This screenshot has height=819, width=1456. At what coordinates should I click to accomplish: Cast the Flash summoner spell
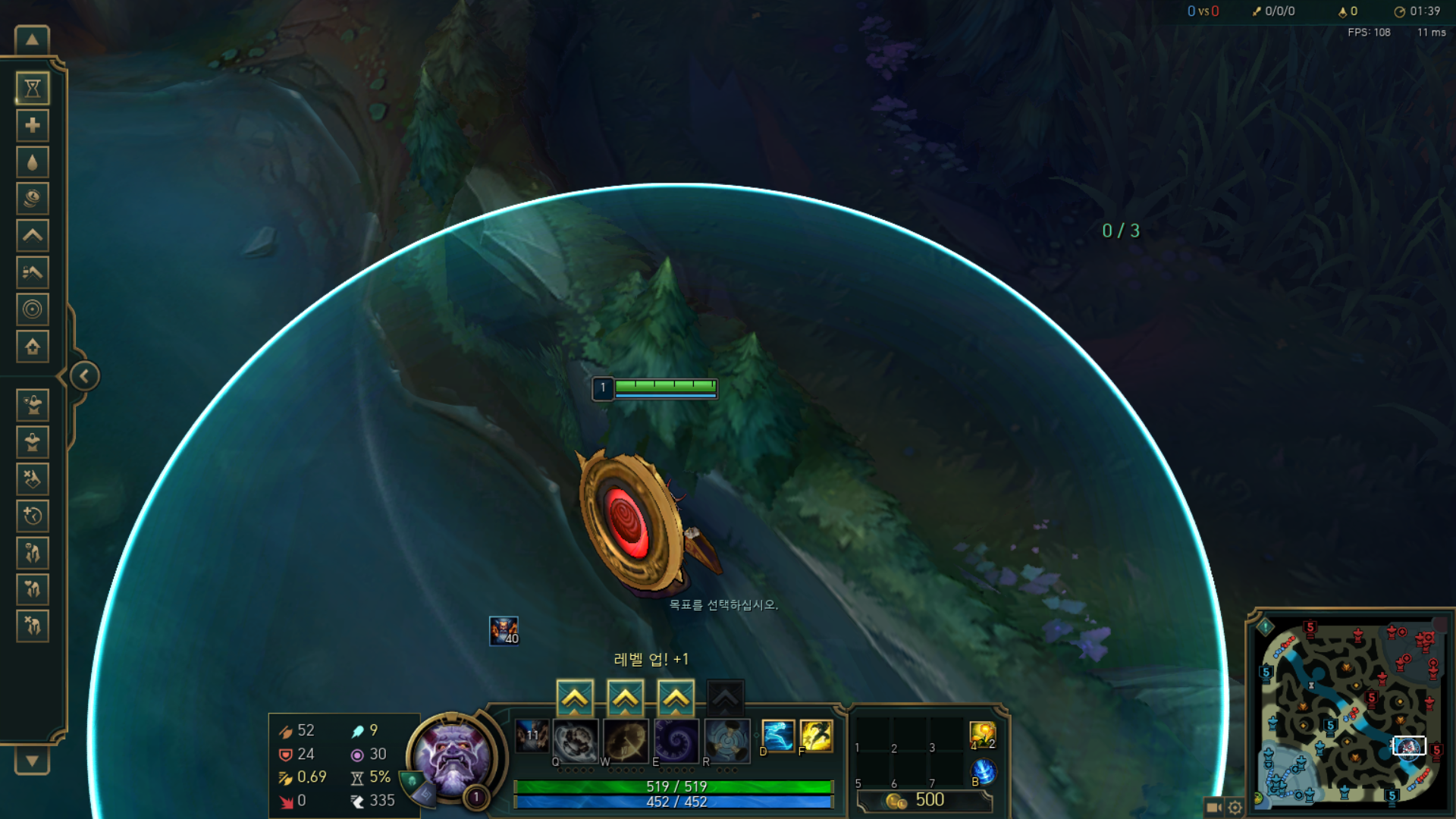coord(816,736)
